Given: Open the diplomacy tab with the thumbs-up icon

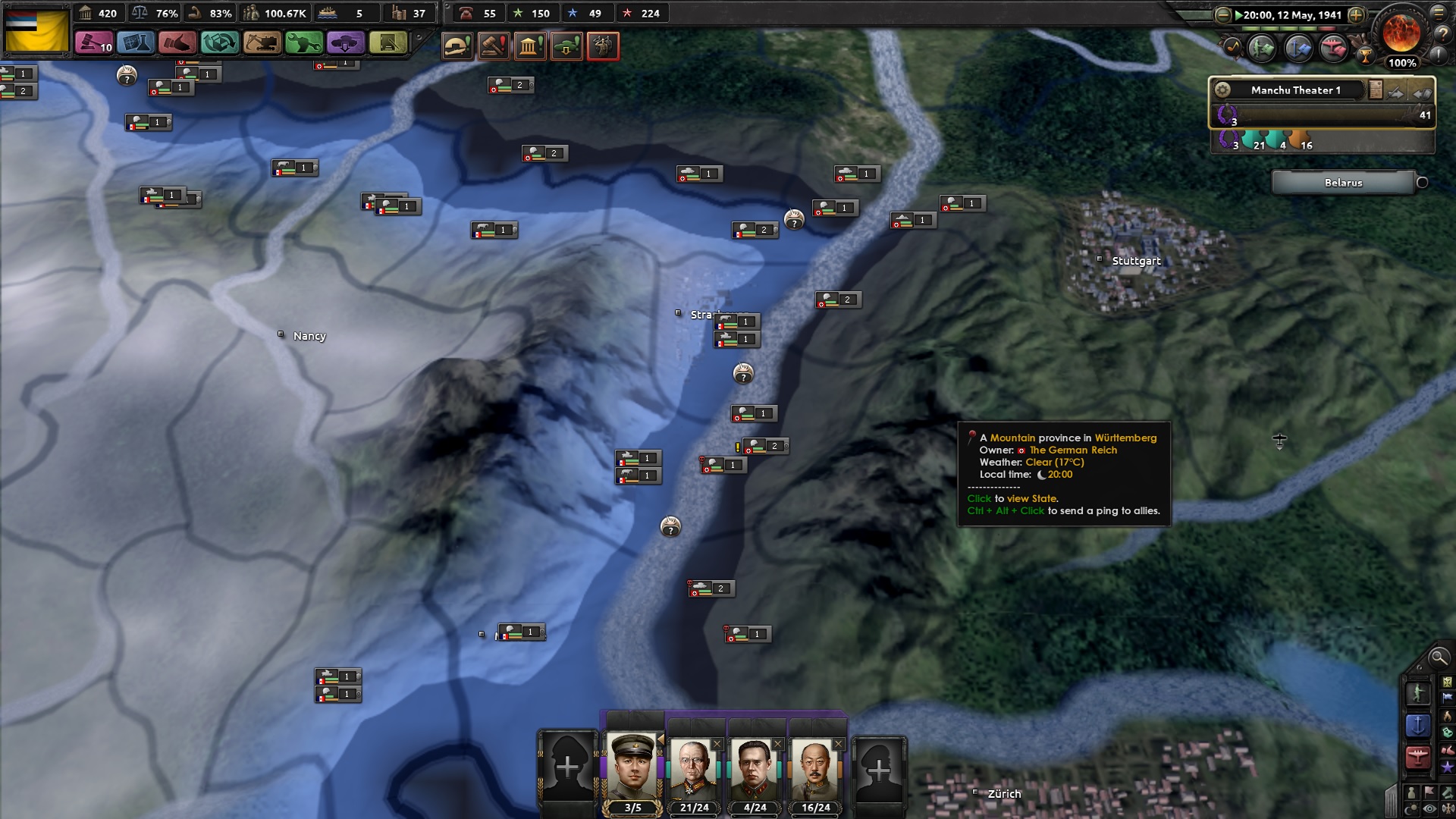Looking at the screenshot, I should (x=178, y=43).
